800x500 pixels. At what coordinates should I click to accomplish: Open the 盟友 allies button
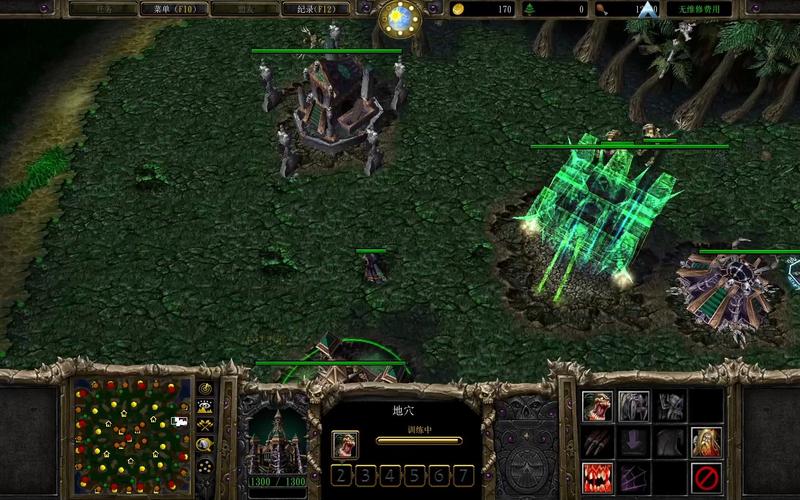246,9
